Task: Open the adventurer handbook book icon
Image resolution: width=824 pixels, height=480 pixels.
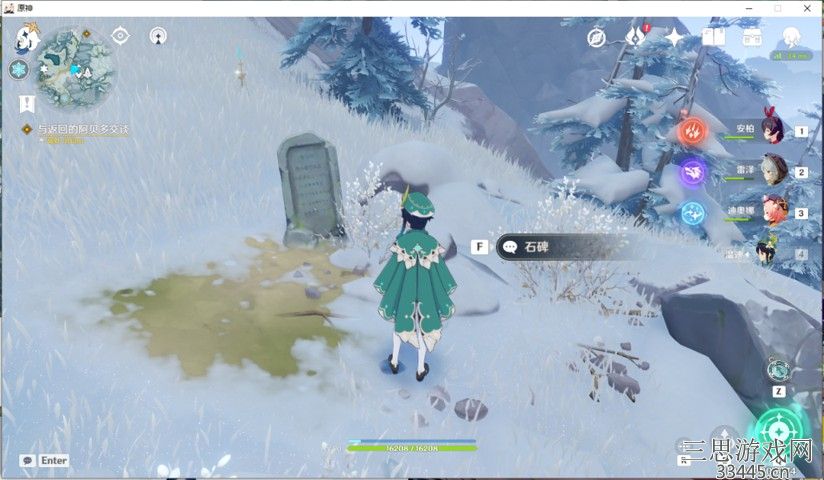Action: tap(713, 38)
